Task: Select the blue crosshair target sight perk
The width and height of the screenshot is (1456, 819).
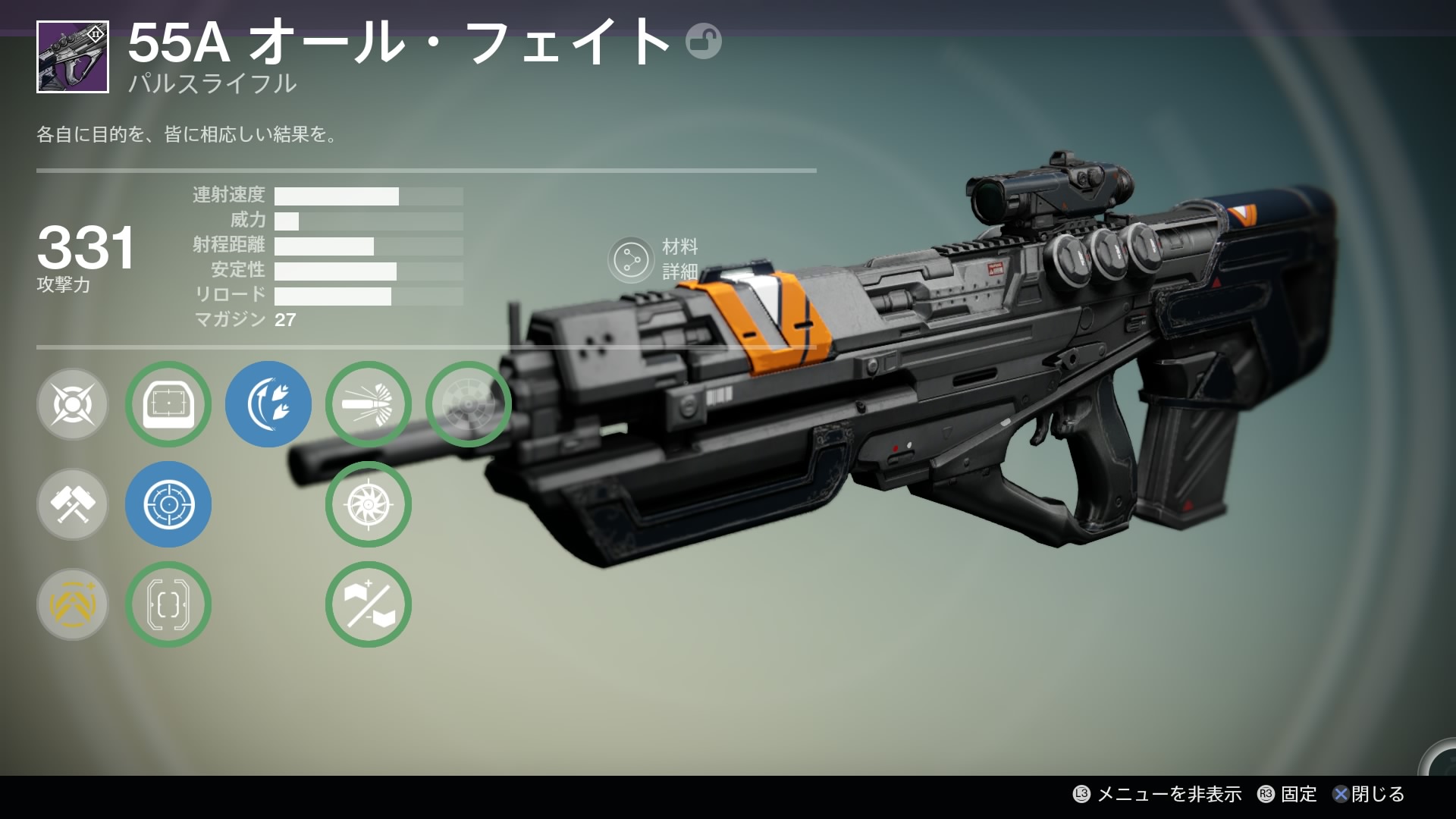Action: (x=168, y=504)
